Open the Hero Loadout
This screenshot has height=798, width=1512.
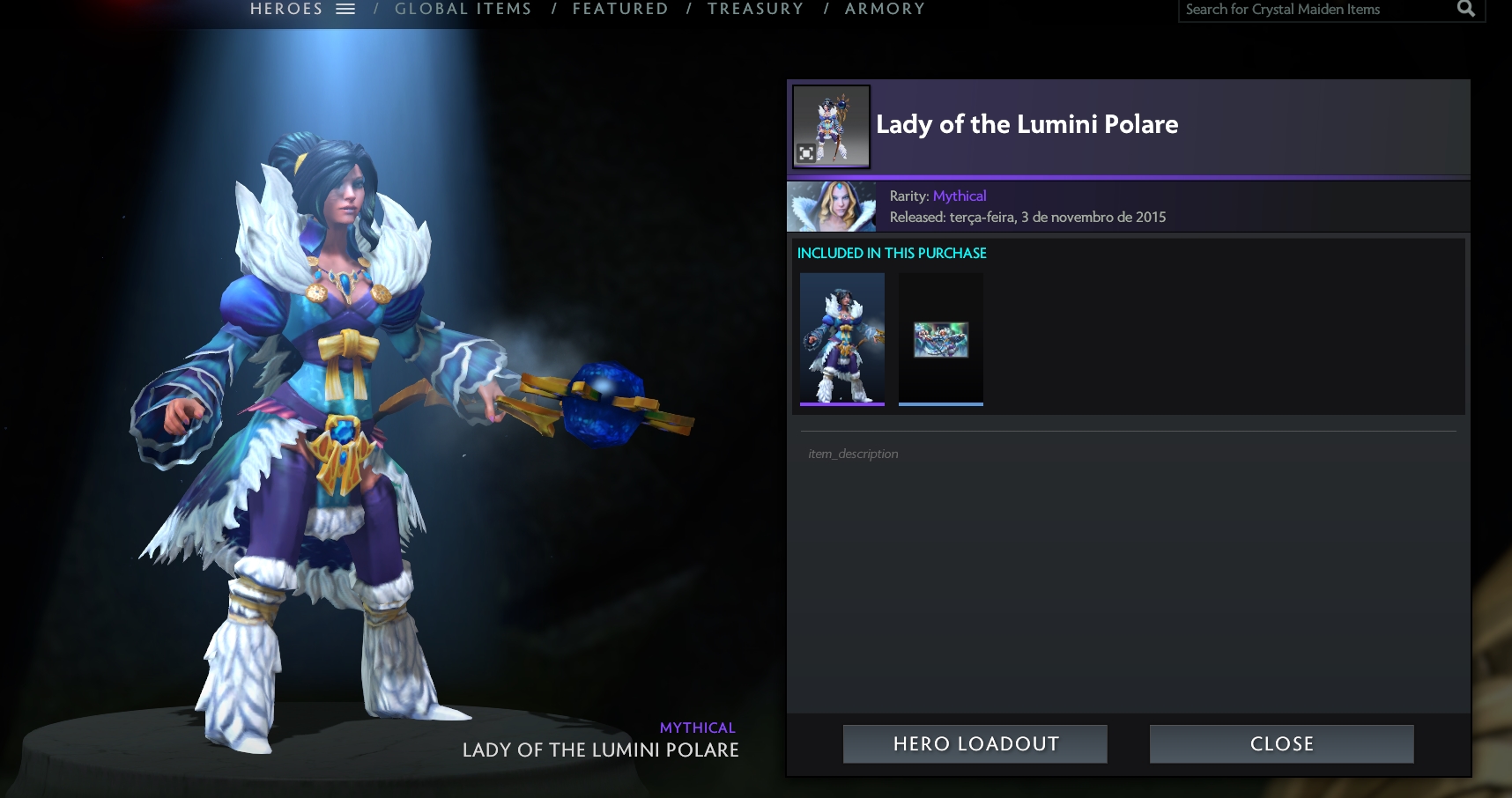point(975,744)
